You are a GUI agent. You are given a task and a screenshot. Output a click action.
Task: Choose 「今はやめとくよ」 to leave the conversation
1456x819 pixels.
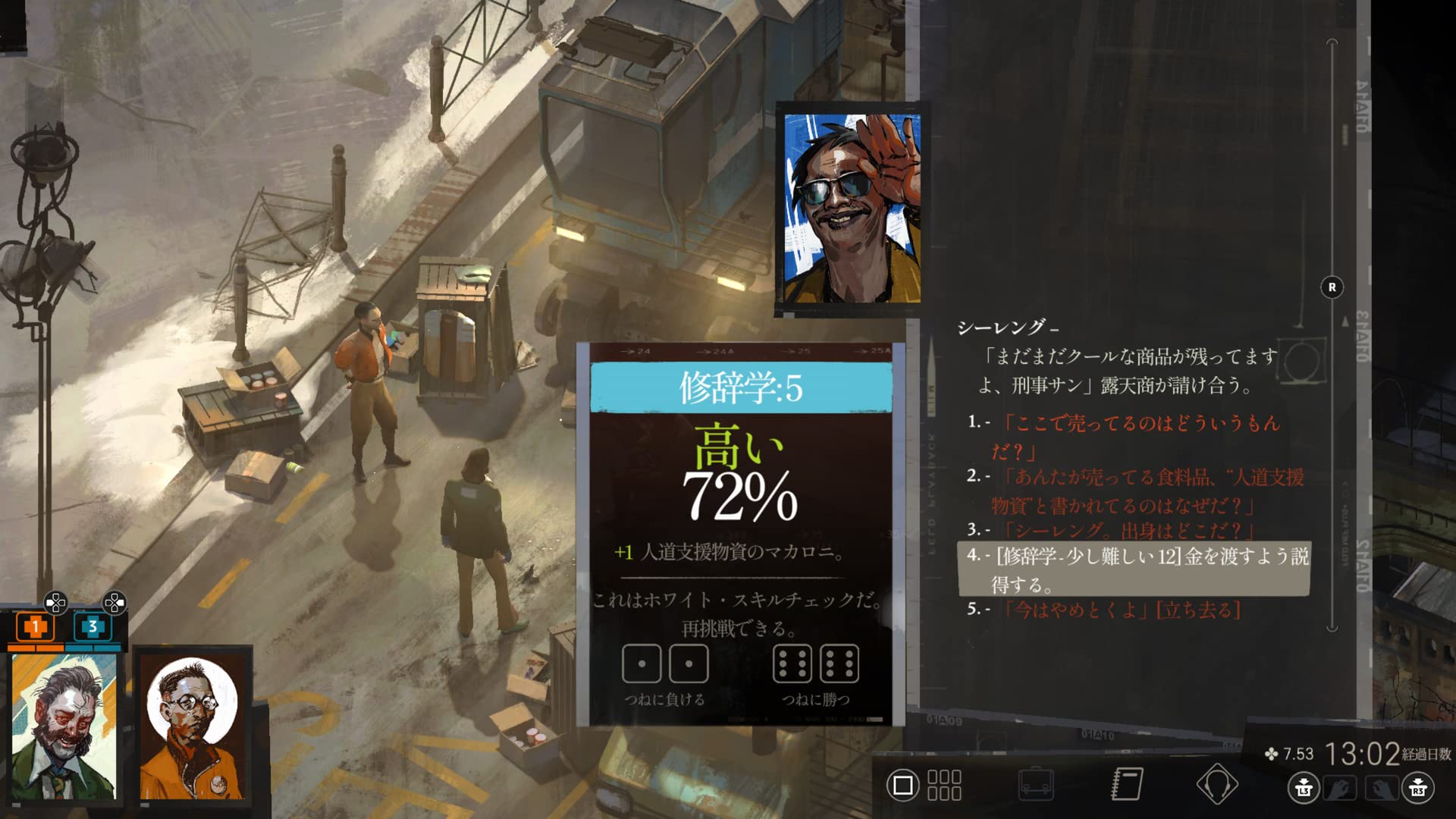(x=1124, y=610)
